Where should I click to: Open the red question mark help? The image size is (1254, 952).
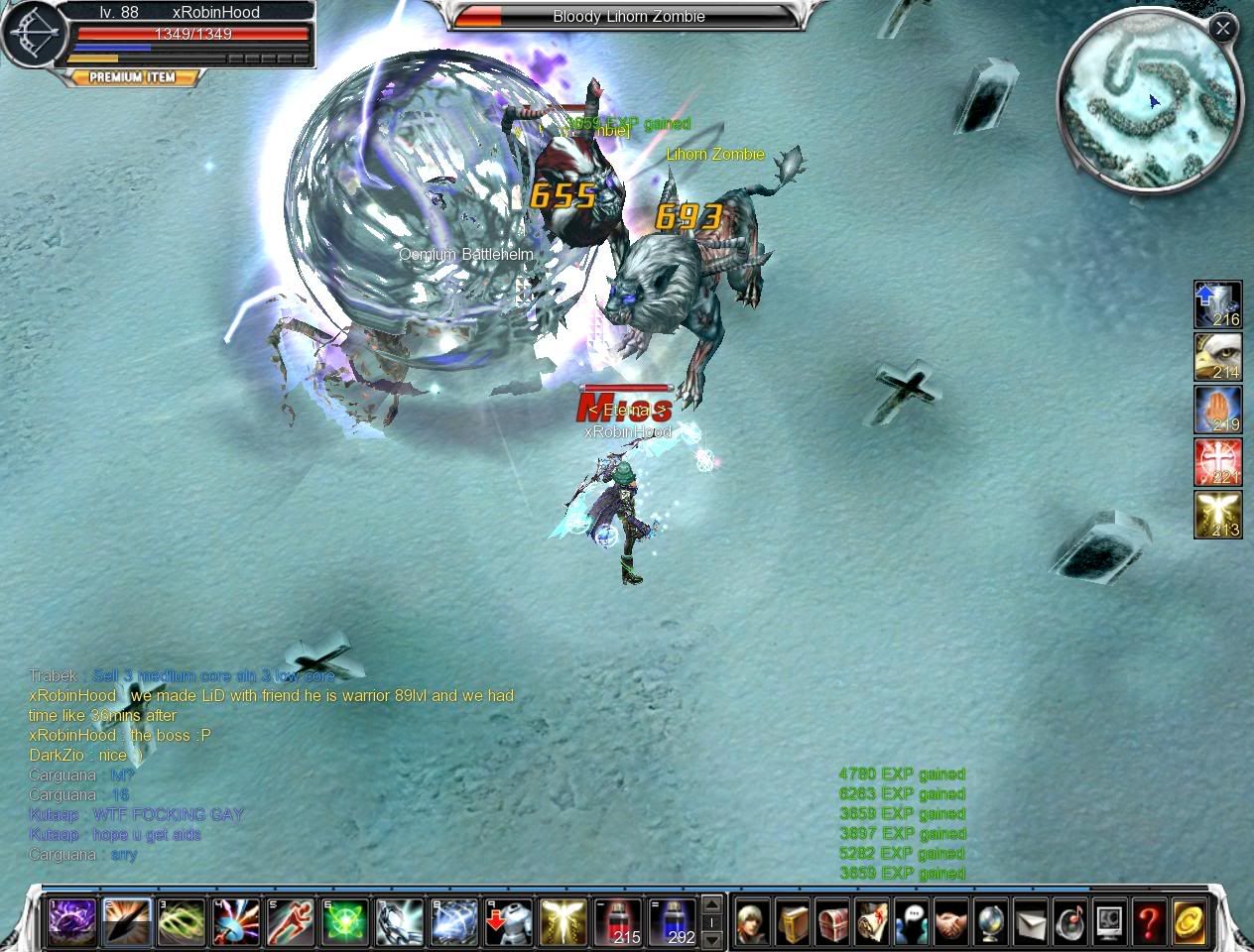(x=1149, y=922)
